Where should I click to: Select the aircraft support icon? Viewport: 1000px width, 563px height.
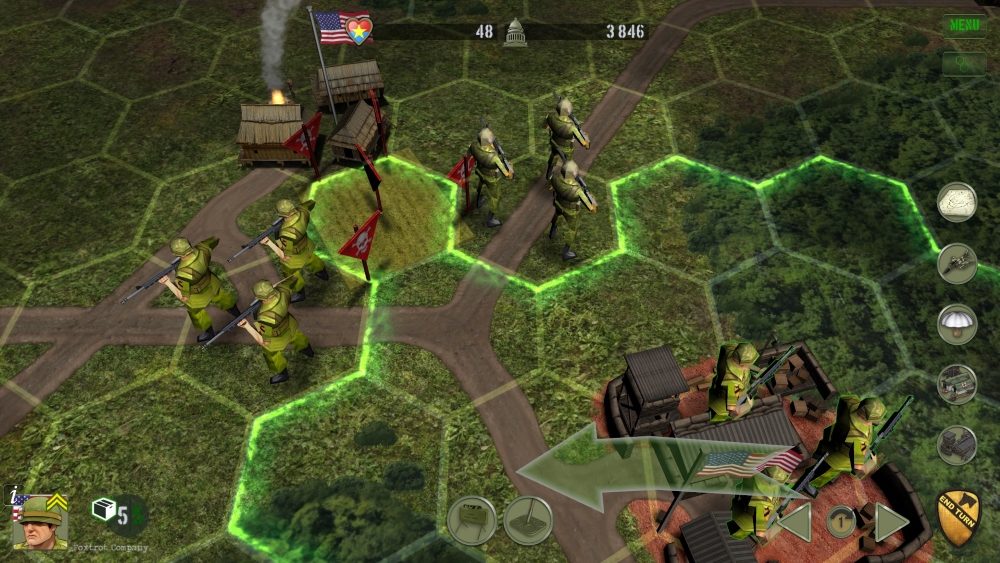(x=957, y=263)
